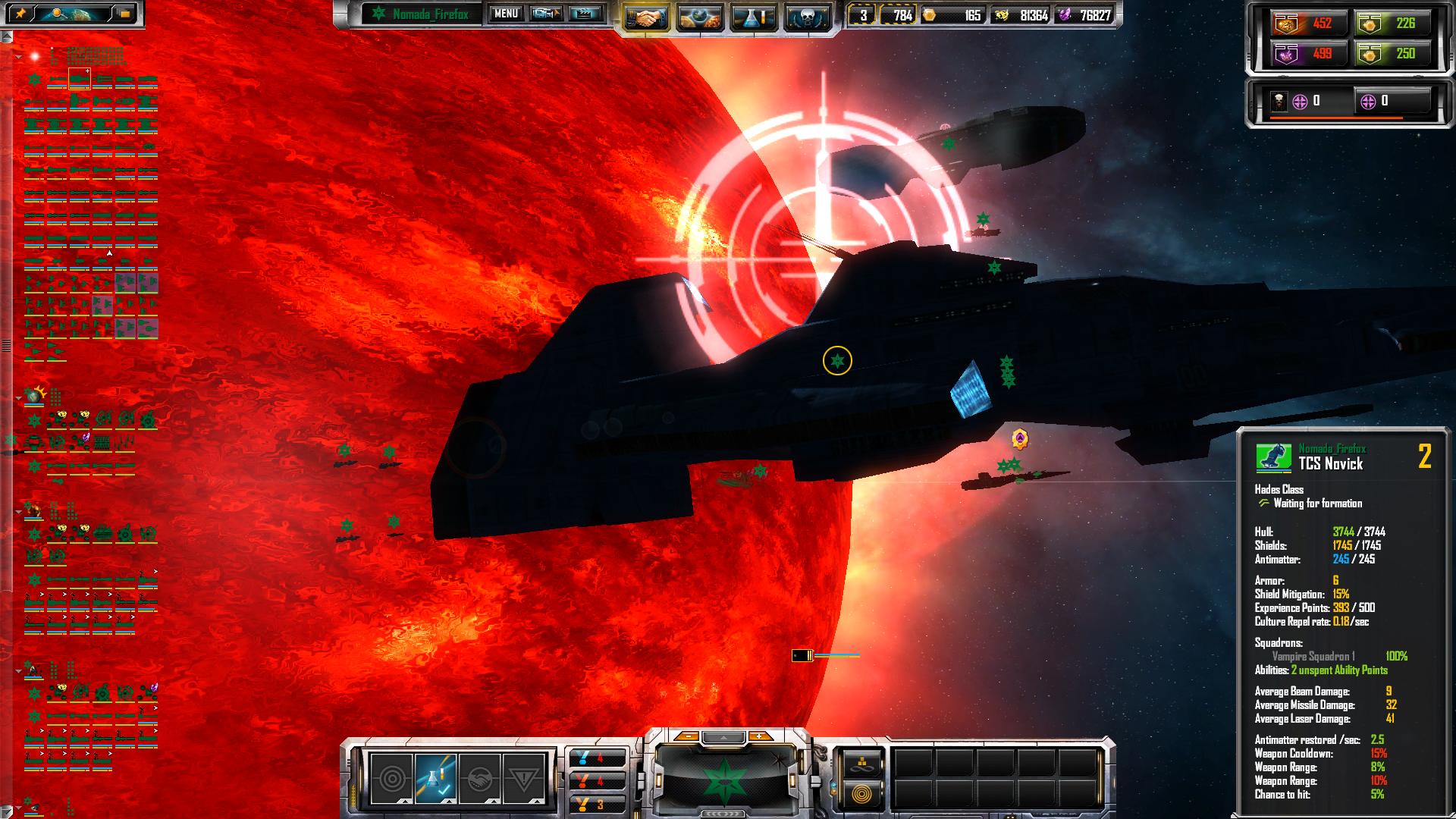Image resolution: width=1456 pixels, height=819 pixels.
Task: Click the TCS Novick ship portrait
Action: 1274,458
